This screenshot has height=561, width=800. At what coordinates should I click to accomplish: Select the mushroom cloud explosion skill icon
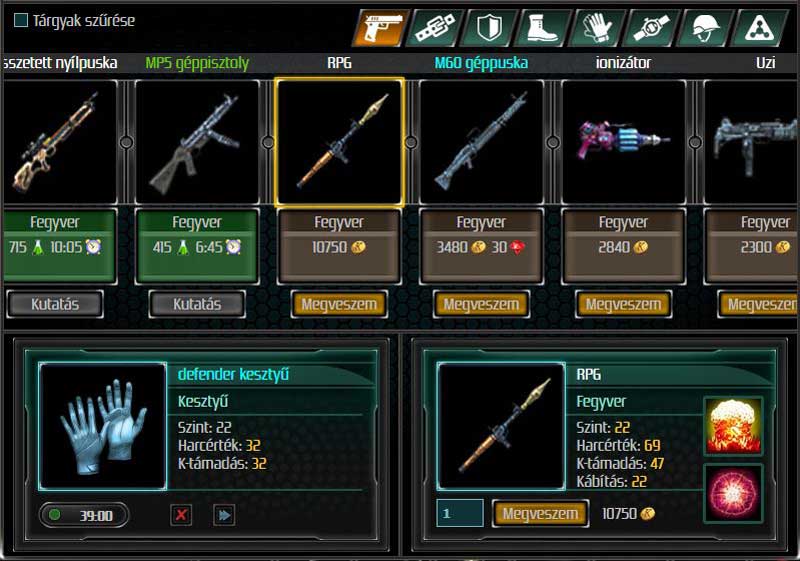733,425
